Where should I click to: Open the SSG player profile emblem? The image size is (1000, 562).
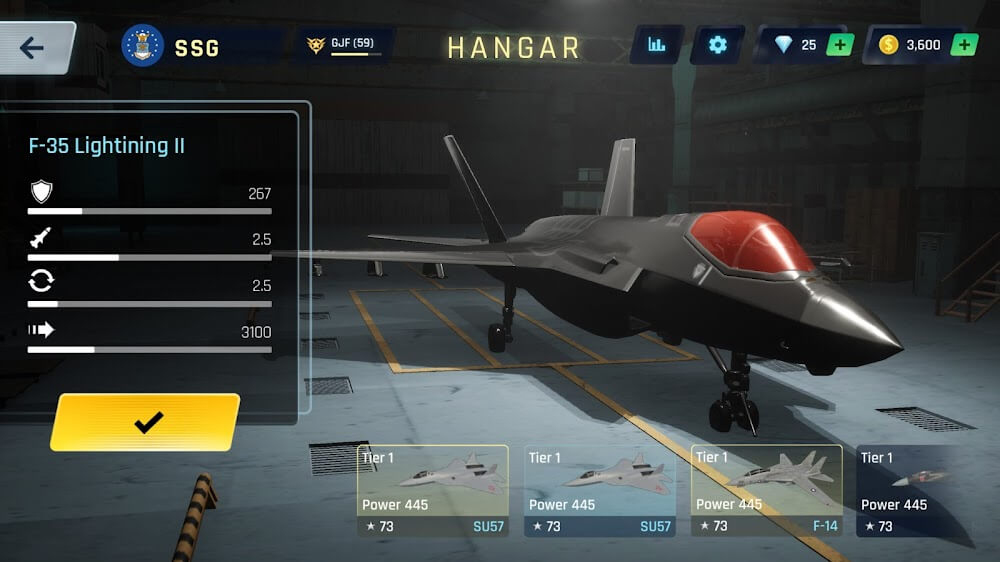pos(143,46)
